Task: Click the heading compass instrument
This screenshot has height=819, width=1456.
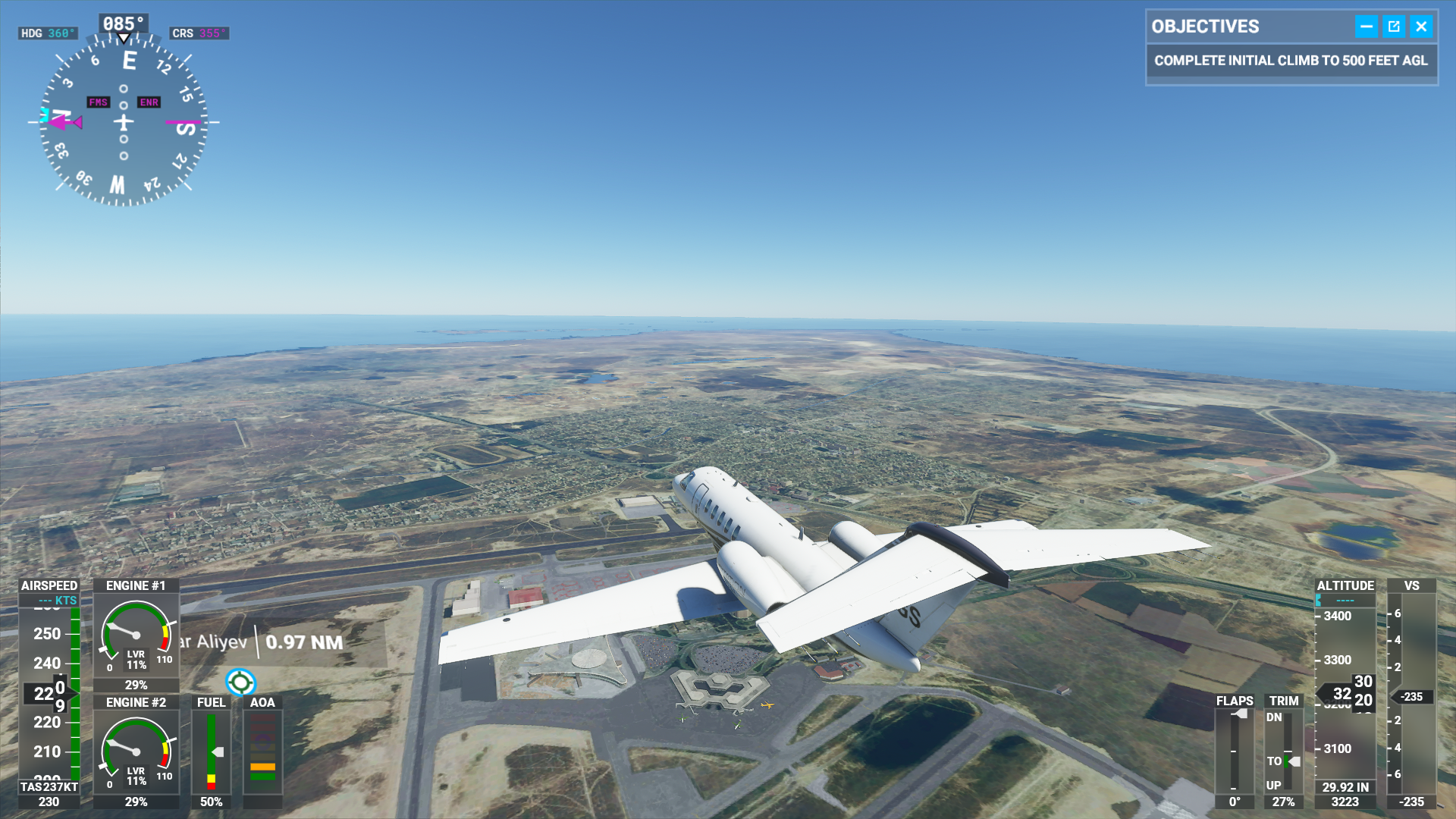Action: coord(124,121)
